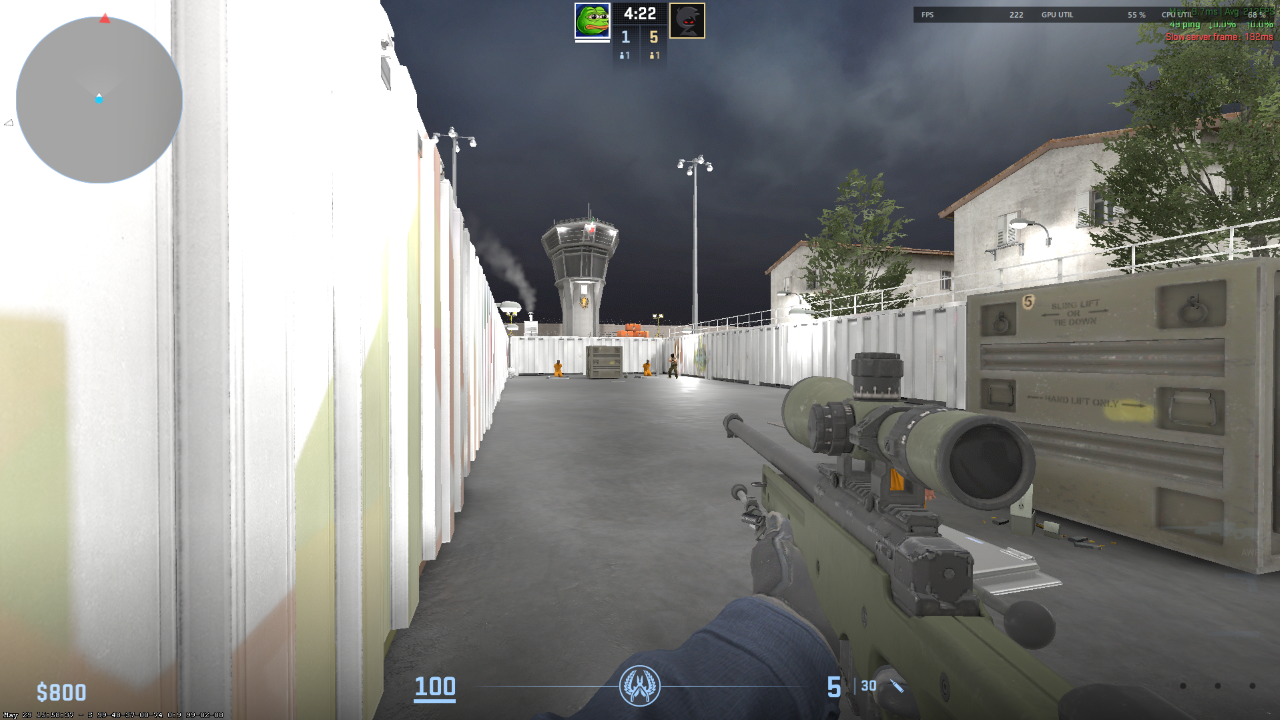
Task: Click the blue player arrow on the radar
Action: 99,99
